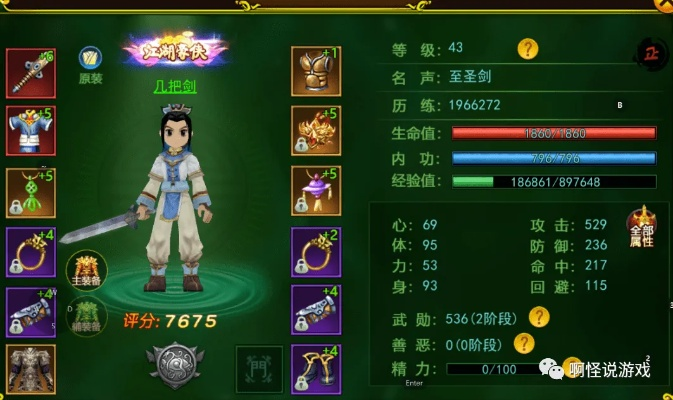The image size is (673, 400).
Task: Open the 原装 original outfit toggle
Action: [90, 64]
